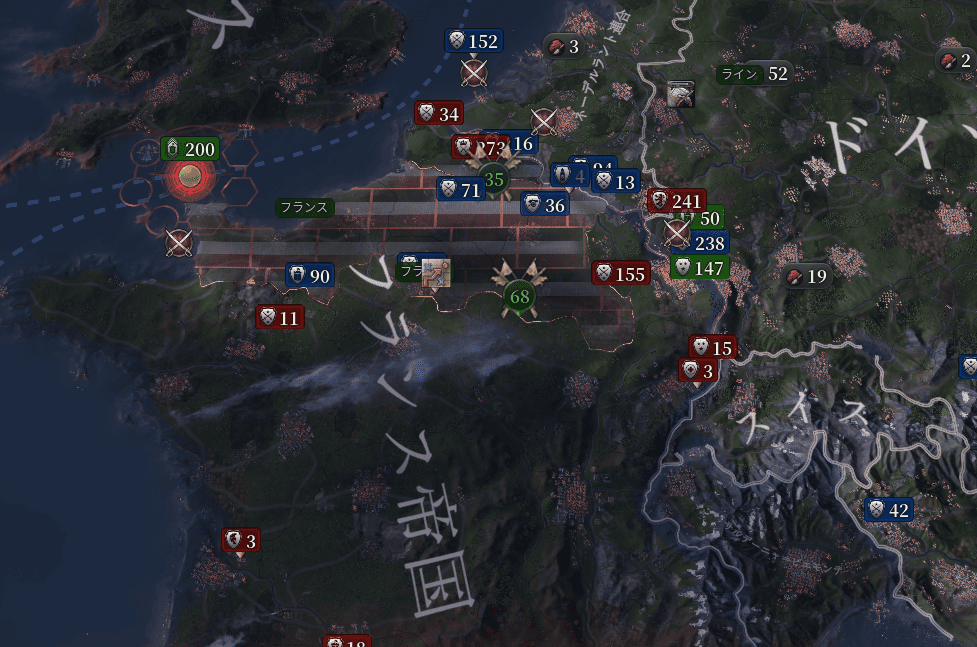This screenshot has height=647, width=977.
Task: Choose the red army badge labeled 155
Action: (621, 273)
